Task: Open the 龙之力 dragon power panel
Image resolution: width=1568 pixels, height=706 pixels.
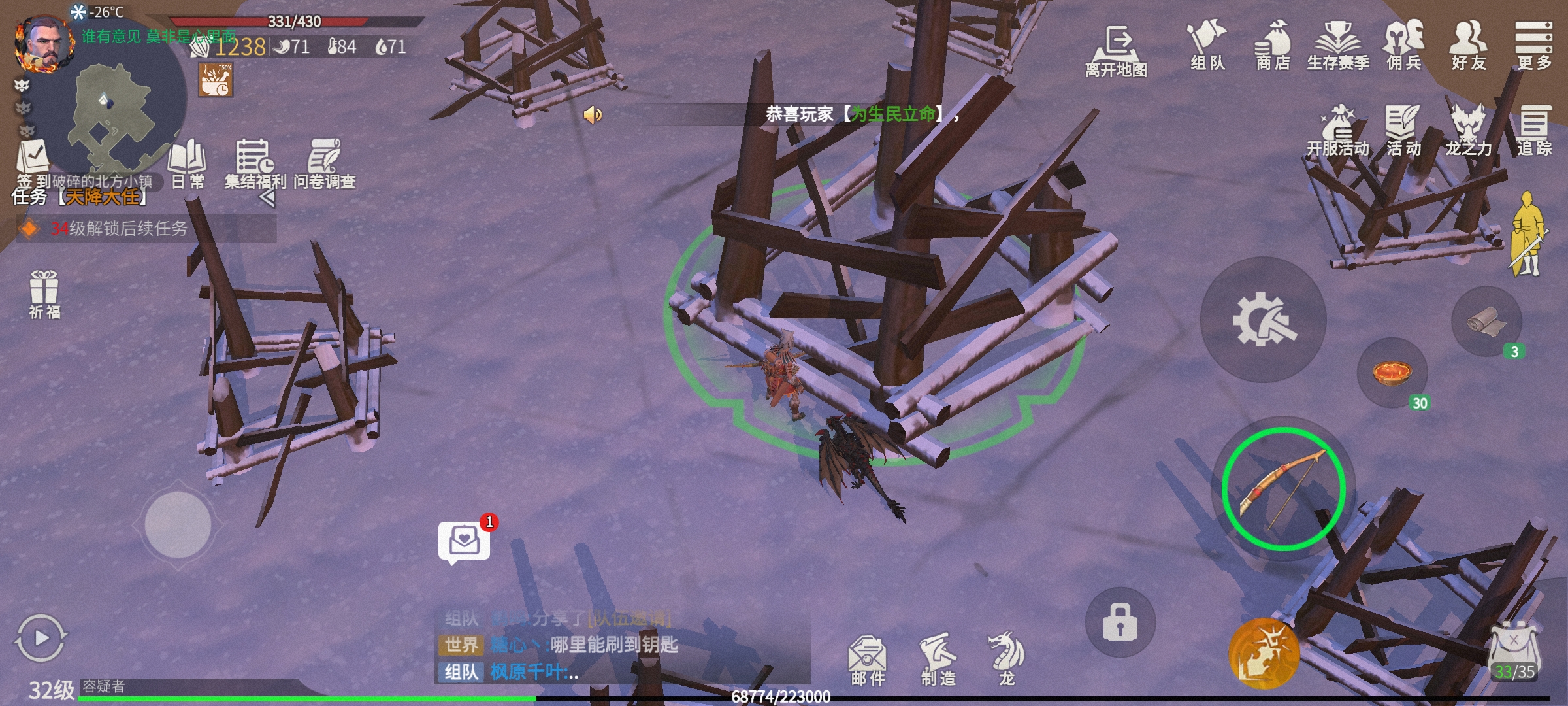Action: [x=1468, y=131]
